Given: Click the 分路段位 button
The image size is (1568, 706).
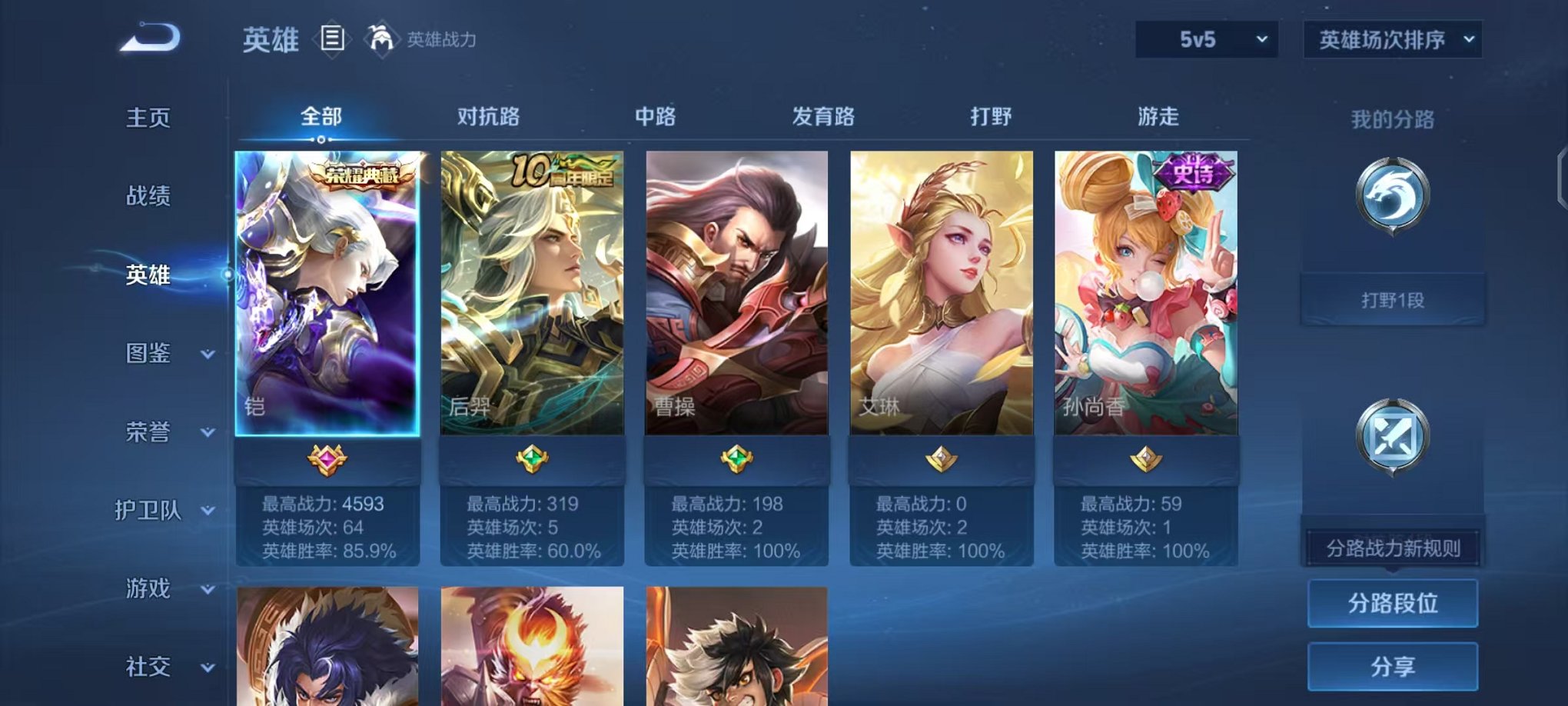Looking at the screenshot, I should coord(1392,604).
